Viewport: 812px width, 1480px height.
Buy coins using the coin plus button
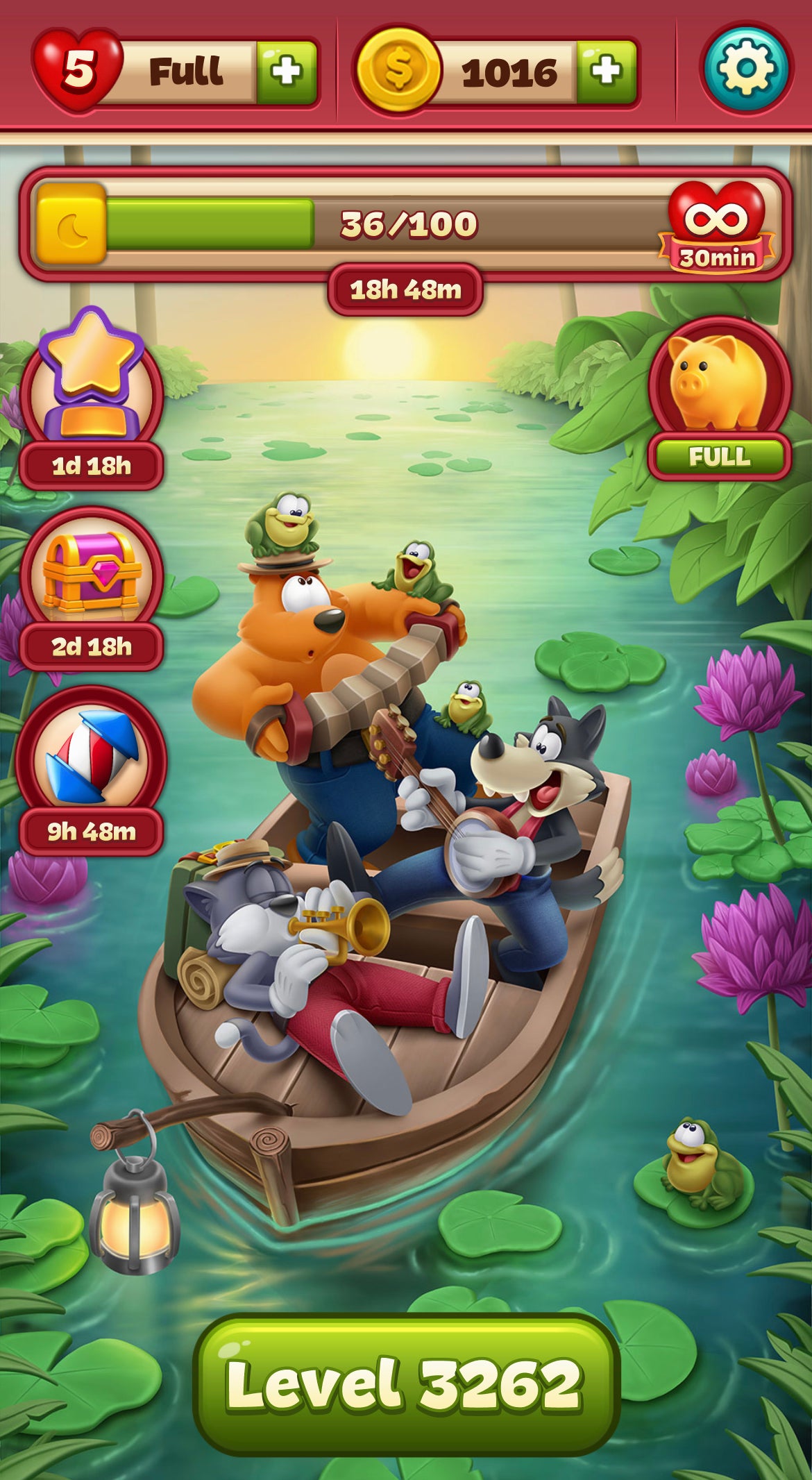pos(607,72)
